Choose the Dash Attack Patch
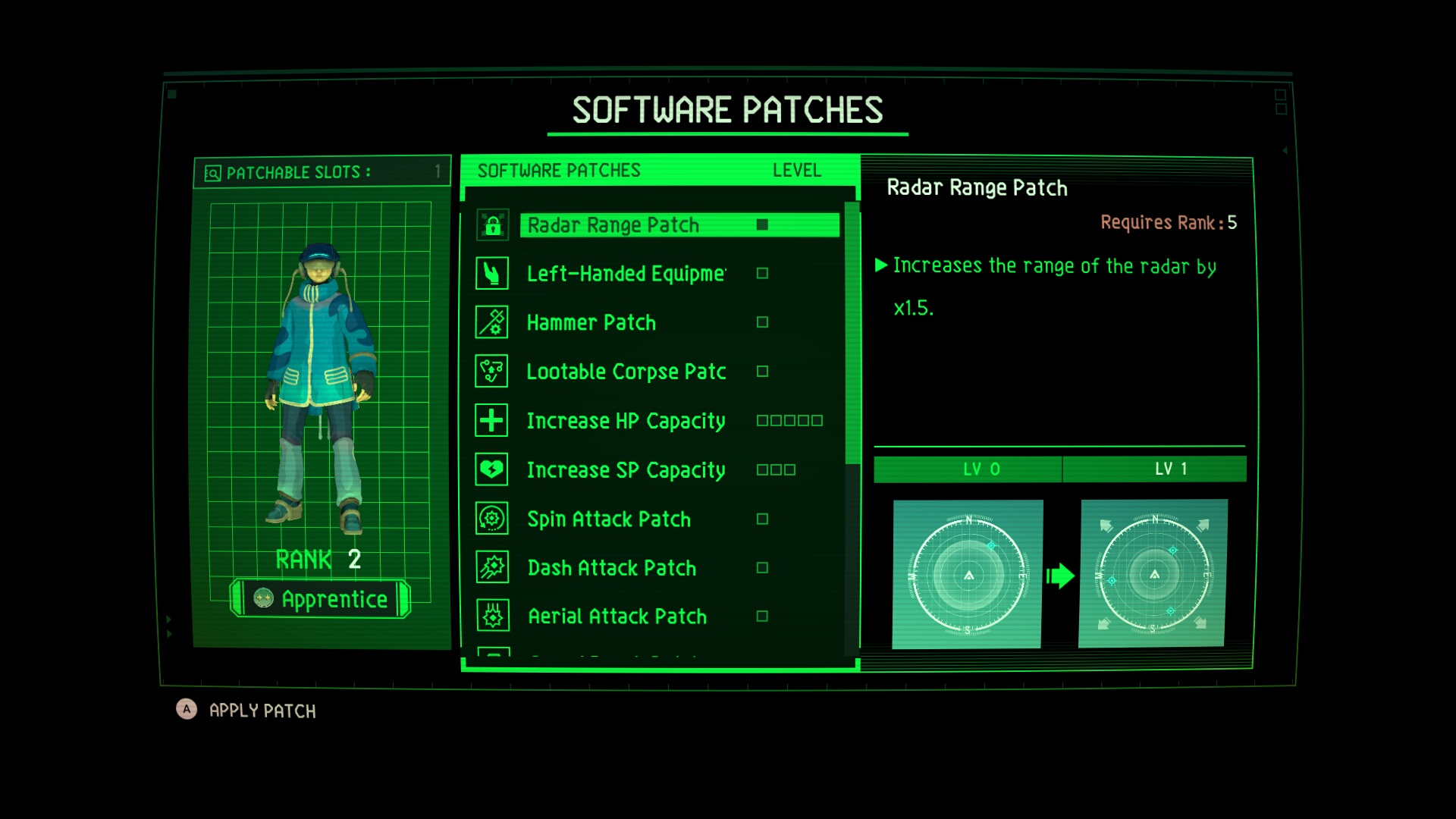1456x819 pixels. (611, 568)
